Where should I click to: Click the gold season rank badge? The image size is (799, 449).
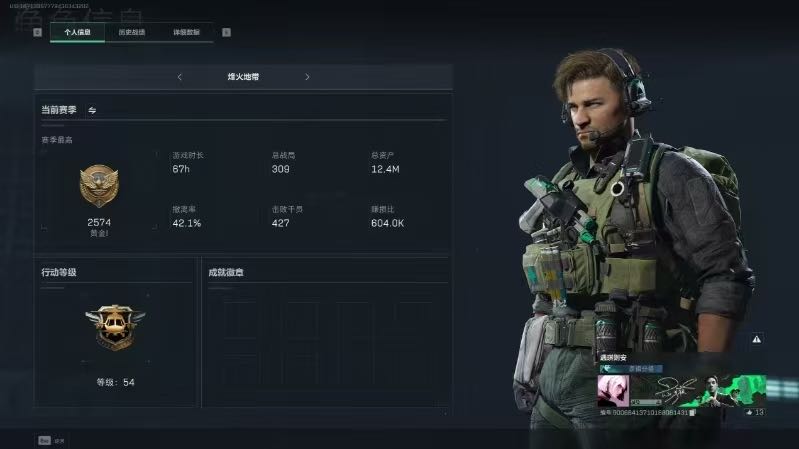tap(99, 187)
